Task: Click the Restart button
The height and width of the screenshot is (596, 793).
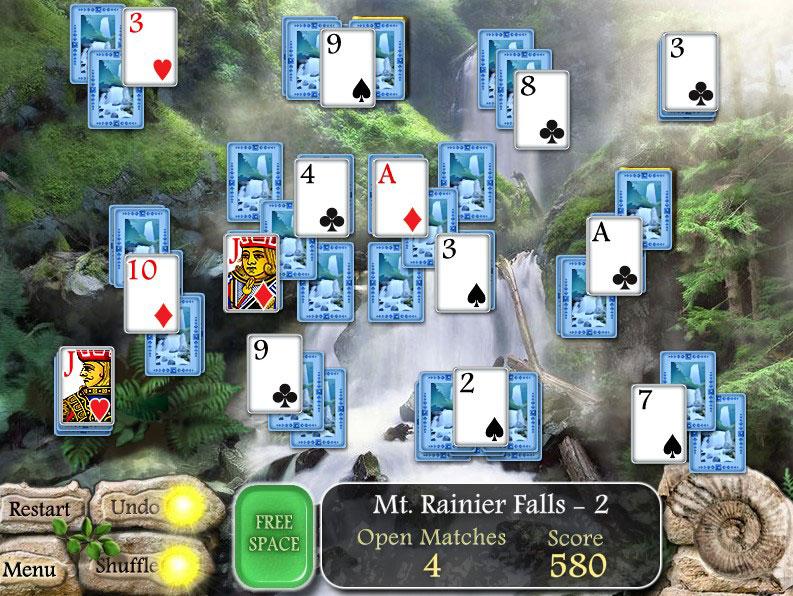Action: [40, 509]
